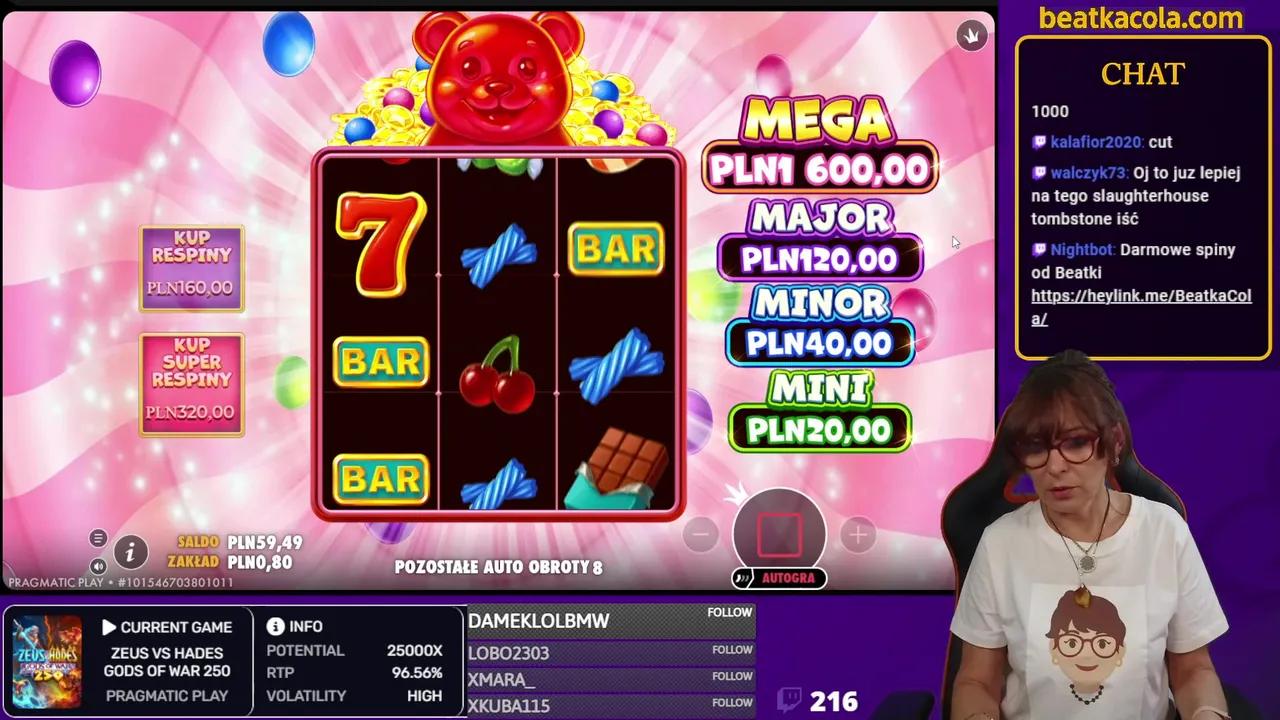This screenshot has width=1280, height=720.
Task: Open the paytable via the i info icon
Action: 131,551
